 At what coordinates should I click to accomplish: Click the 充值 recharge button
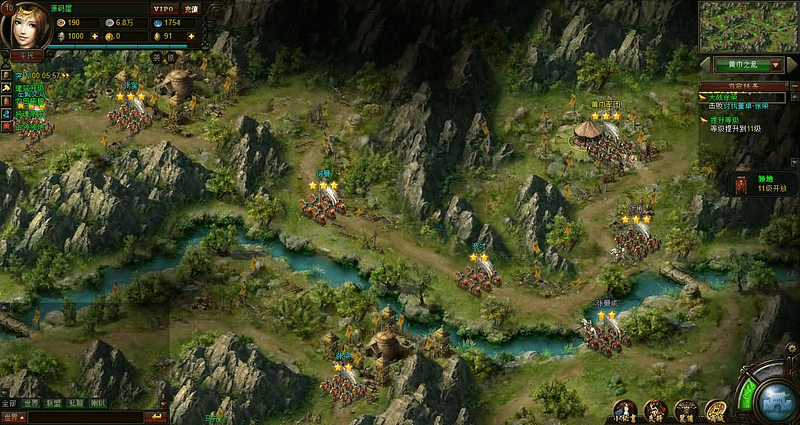[x=191, y=8]
